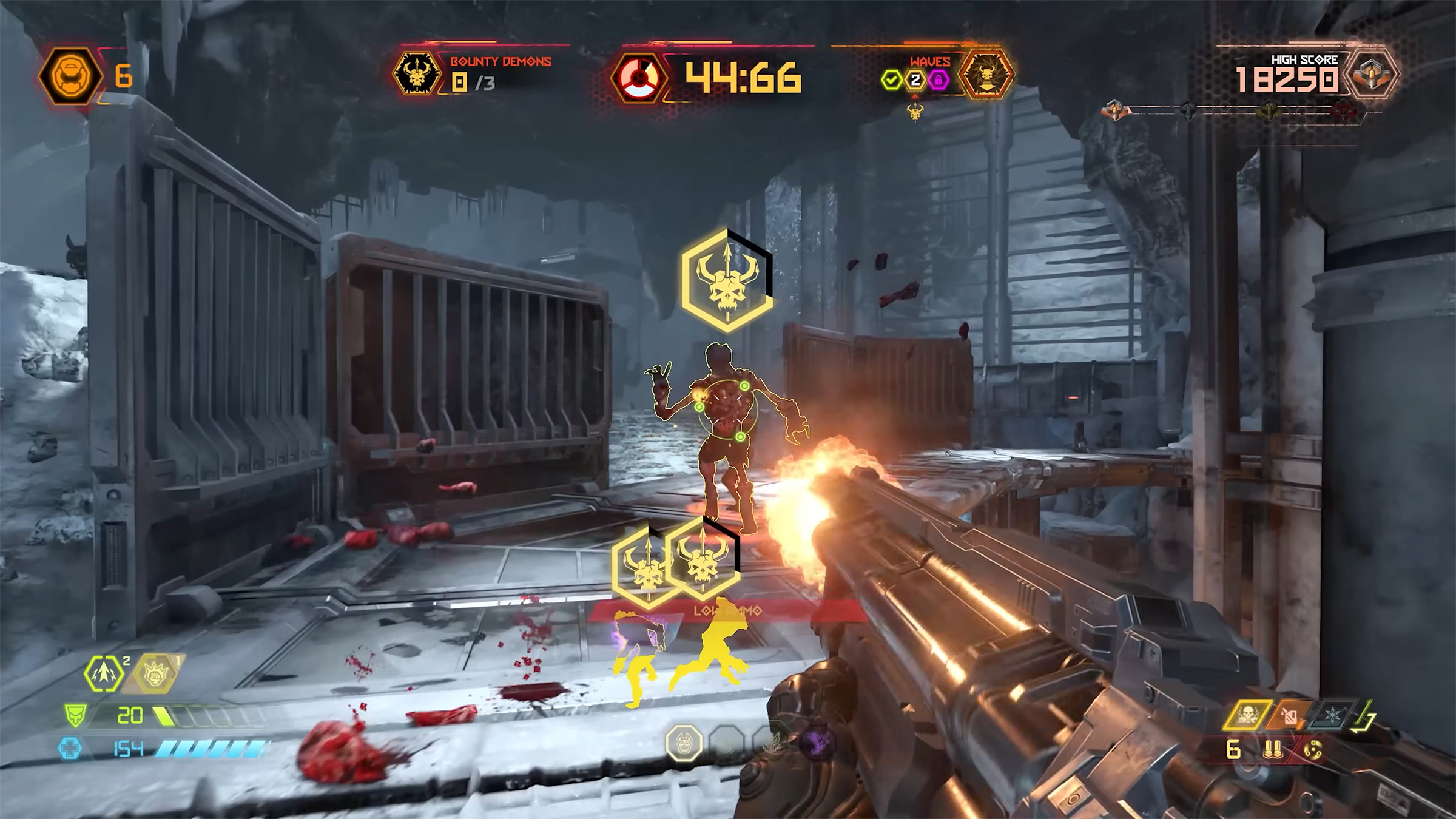Click the Doom Slayer helmet extra lives icon

70,77
